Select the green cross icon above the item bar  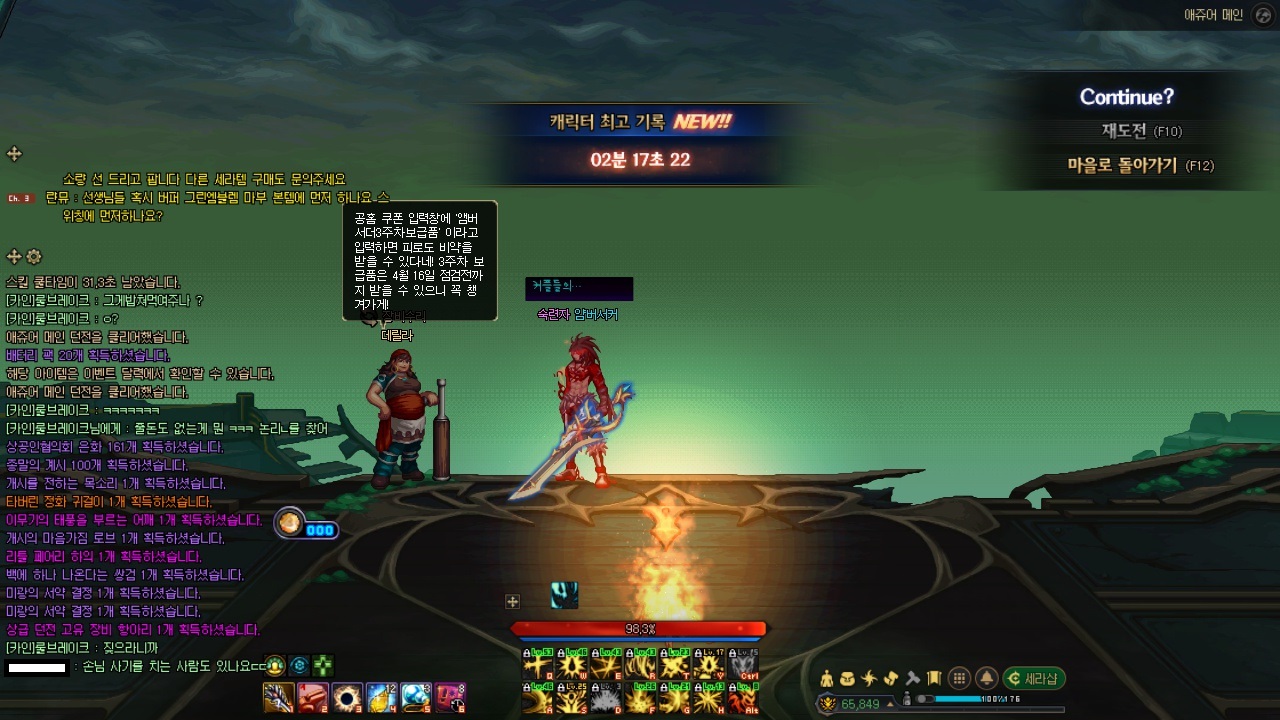[x=322, y=665]
